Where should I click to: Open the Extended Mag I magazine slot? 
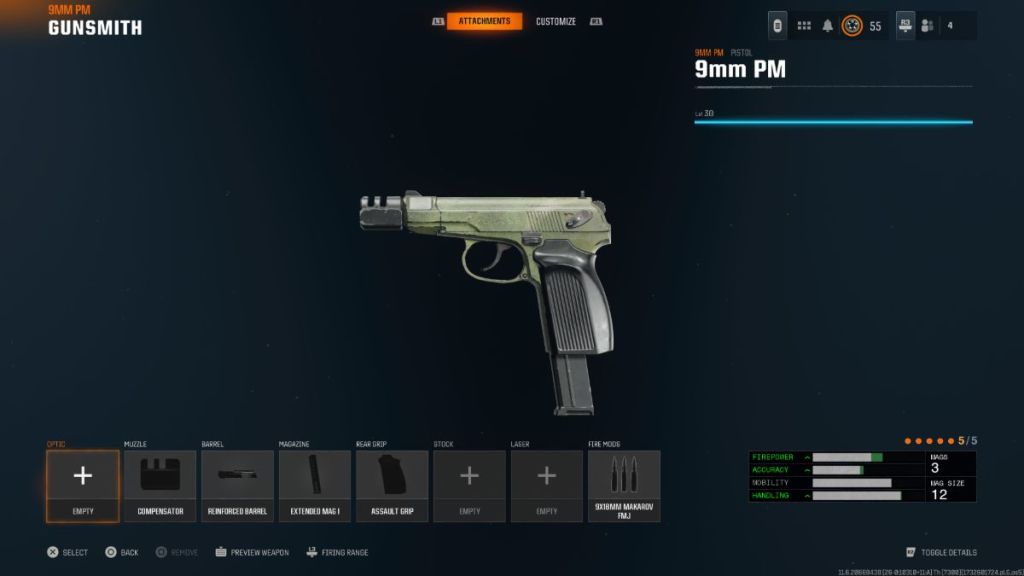[315, 486]
